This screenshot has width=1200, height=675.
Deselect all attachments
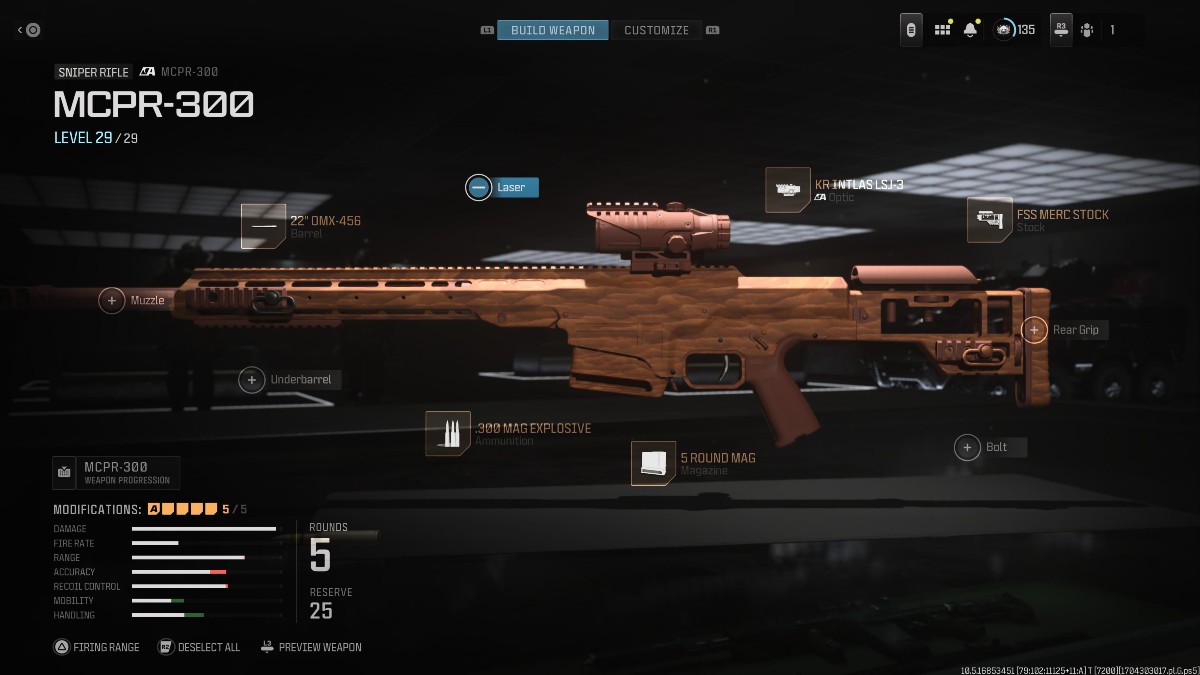pos(199,647)
